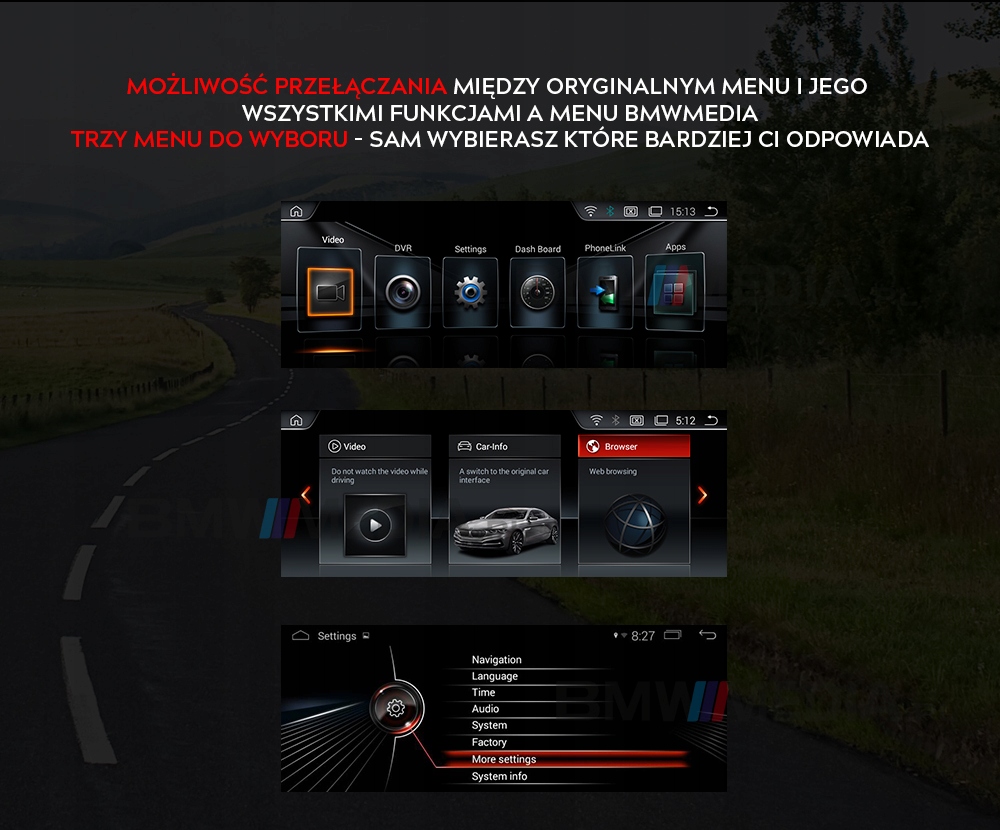Open the Video card with the play button

(375, 500)
